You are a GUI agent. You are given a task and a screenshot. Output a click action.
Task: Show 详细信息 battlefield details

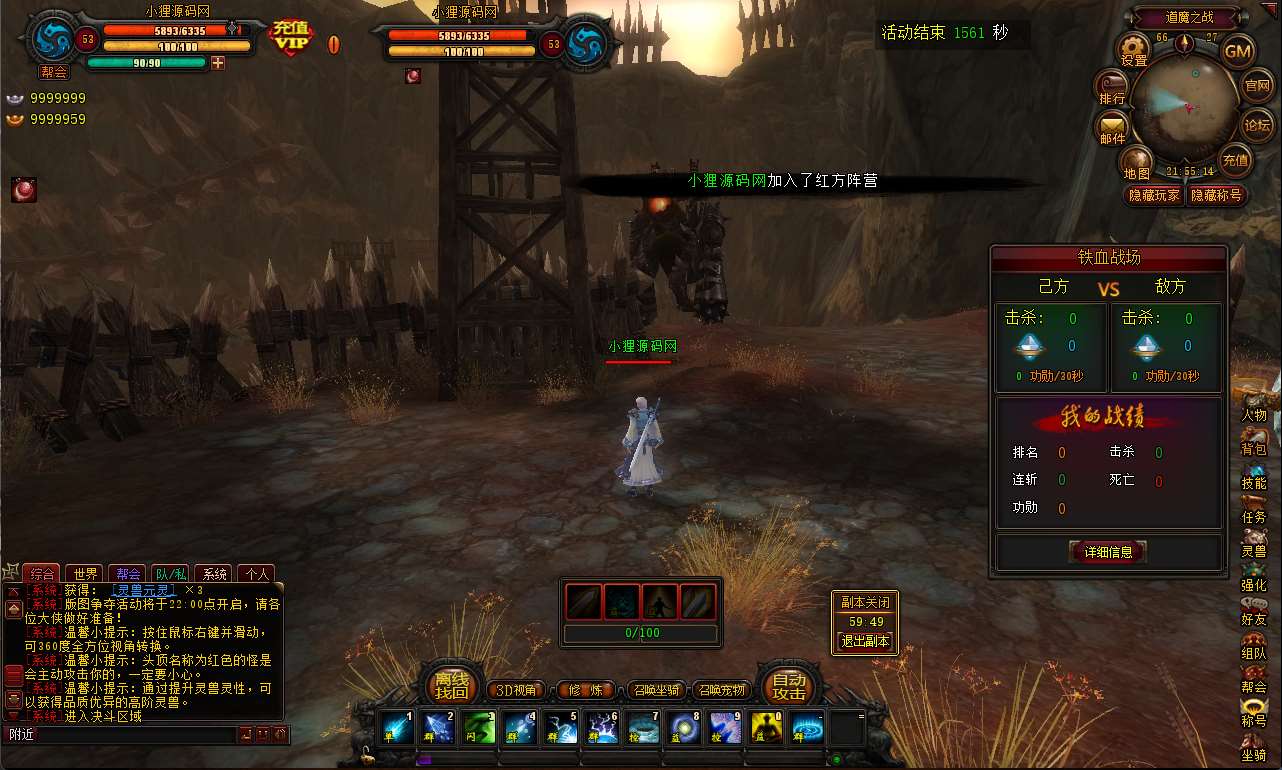pyautogui.click(x=1107, y=551)
